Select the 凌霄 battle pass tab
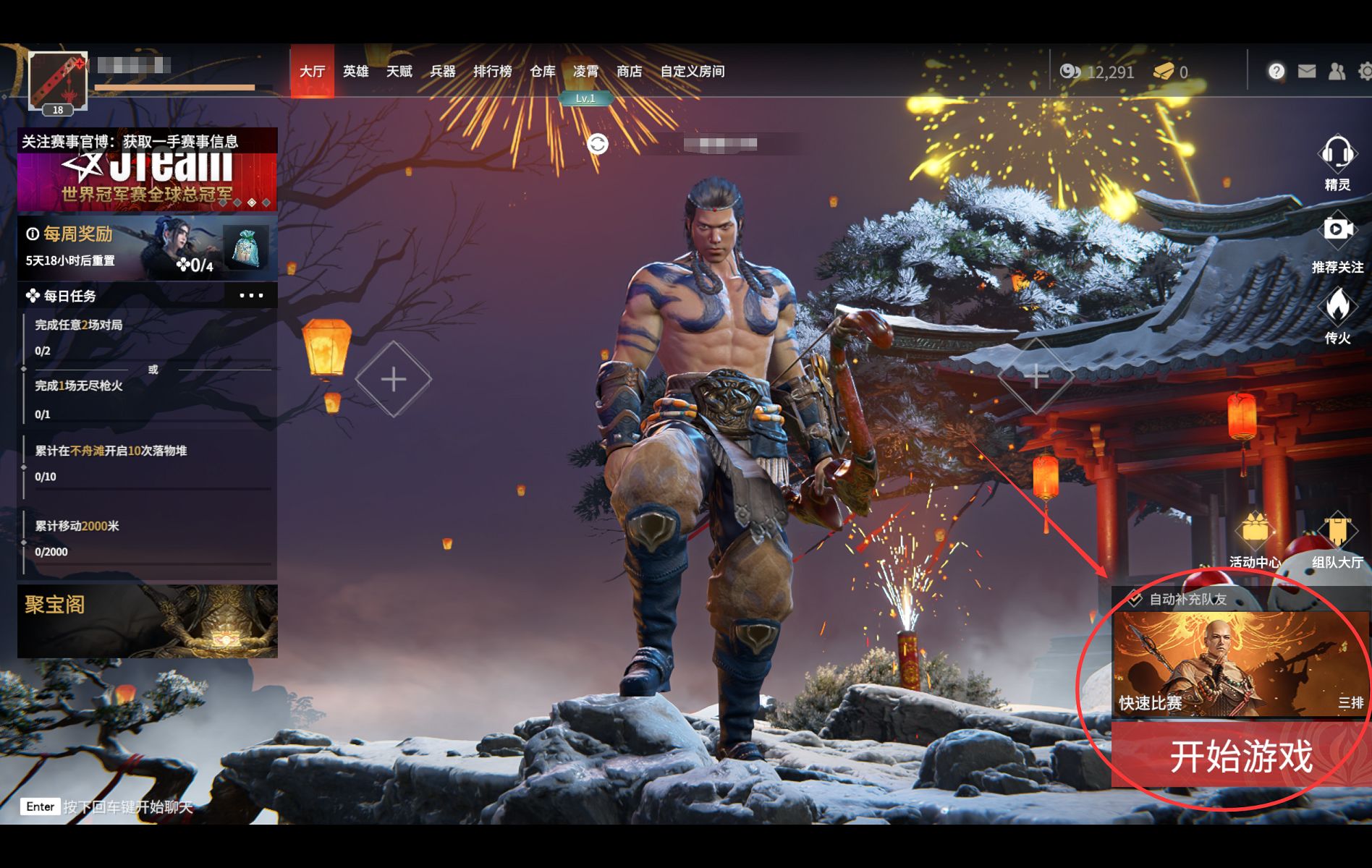The height and width of the screenshot is (868, 1372). click(x=585, y=71)
